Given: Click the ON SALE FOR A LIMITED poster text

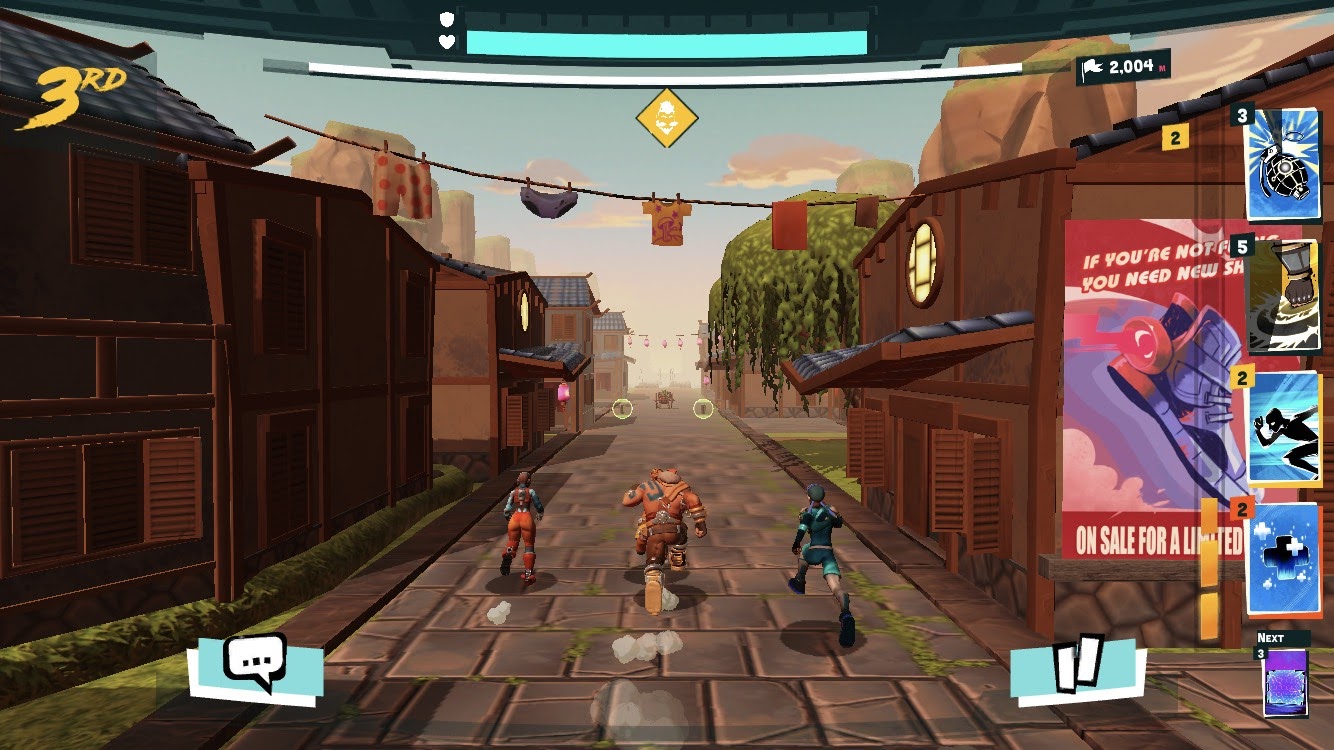Looking at the screenshot, I should pos(1155,538).
